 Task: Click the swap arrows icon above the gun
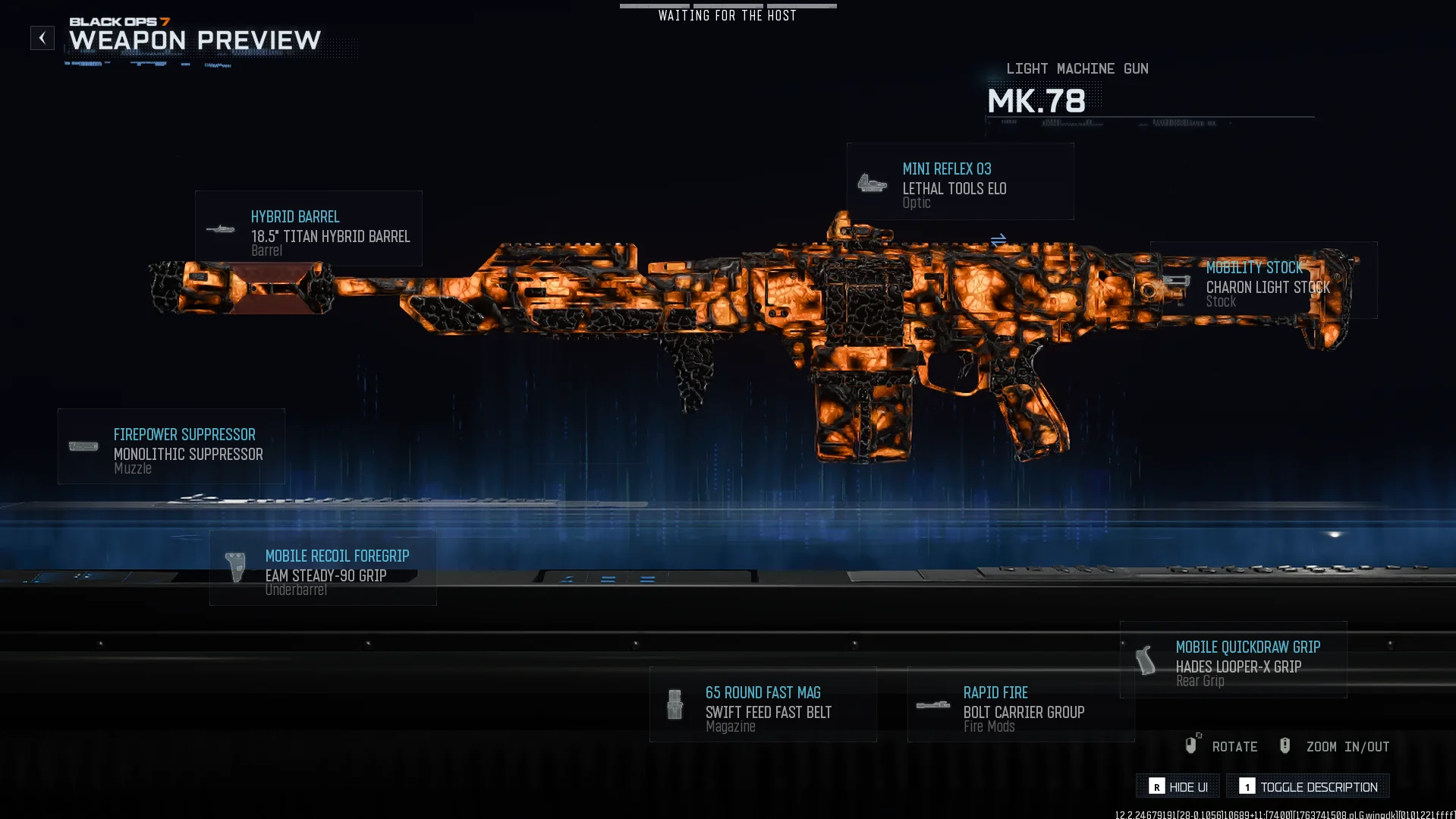998,241
